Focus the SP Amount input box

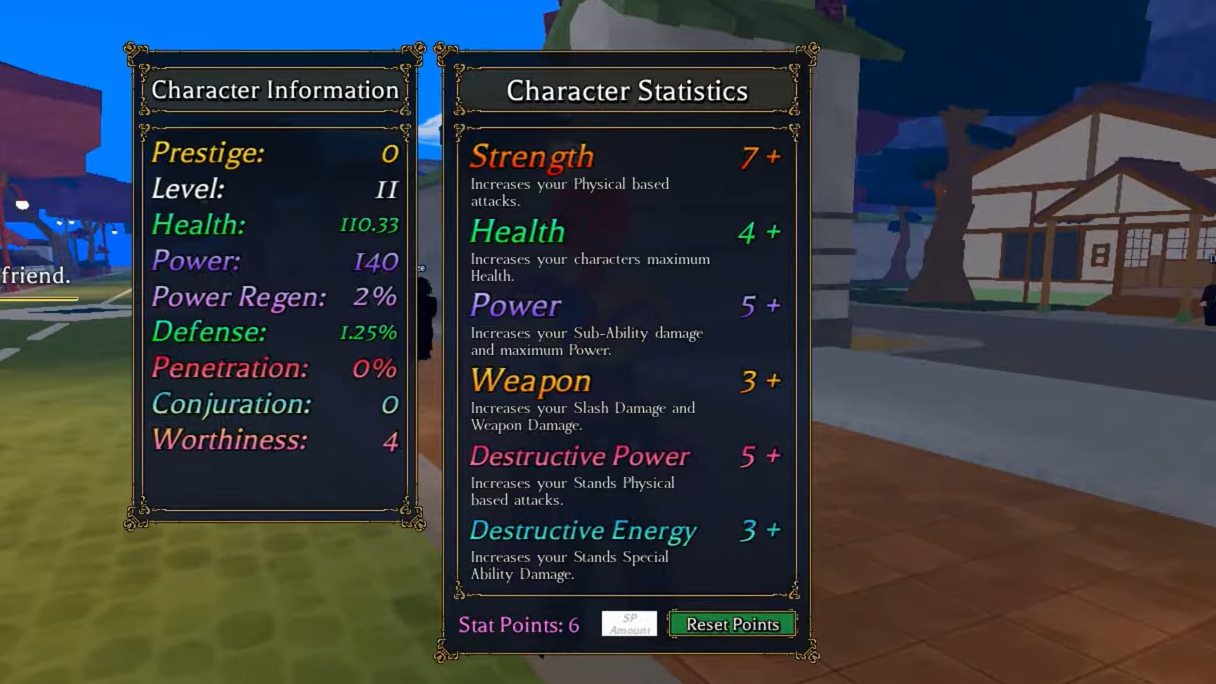pos(629,624)
